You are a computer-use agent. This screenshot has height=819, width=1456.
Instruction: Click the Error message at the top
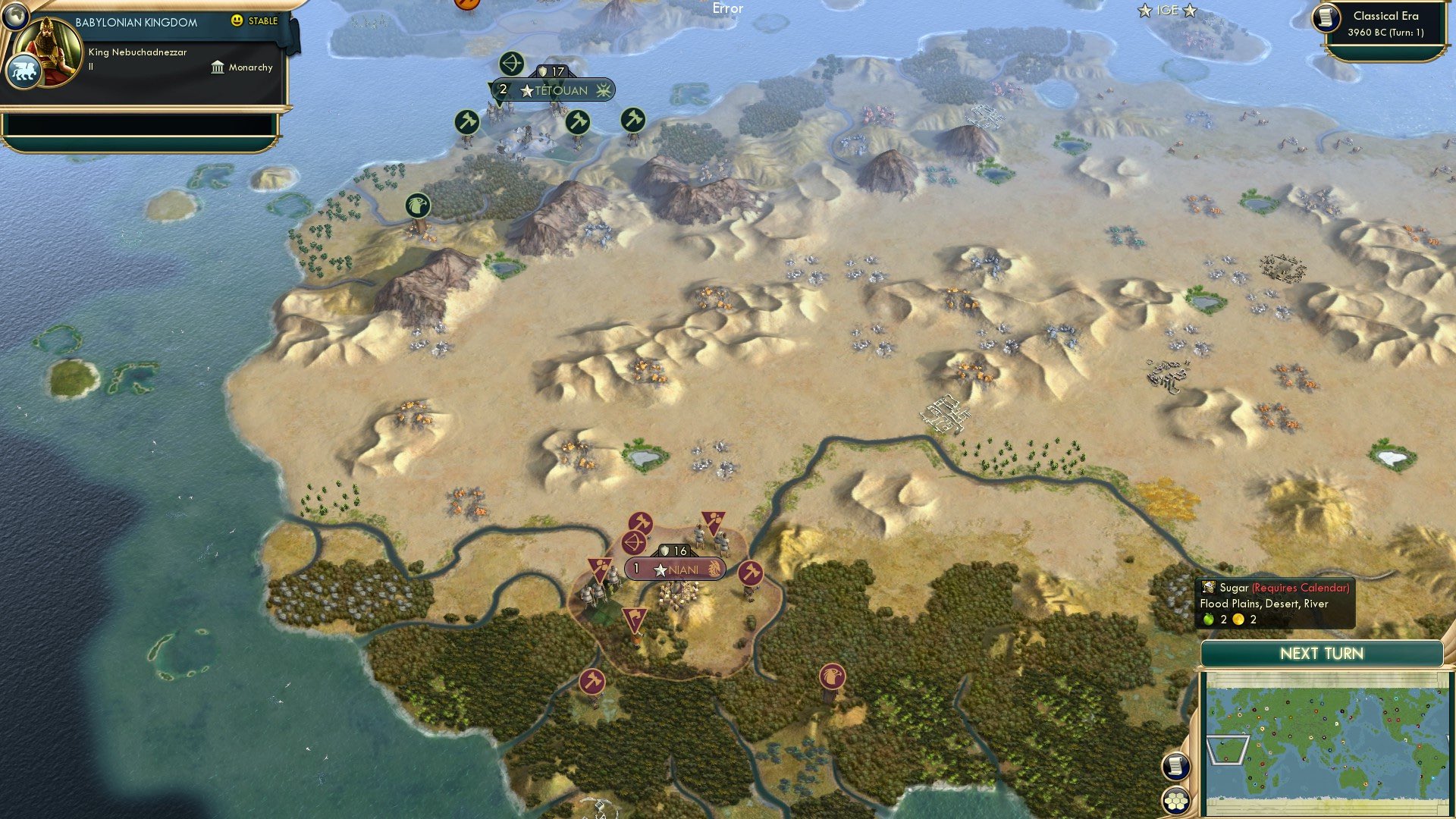[x=727, y=8]
